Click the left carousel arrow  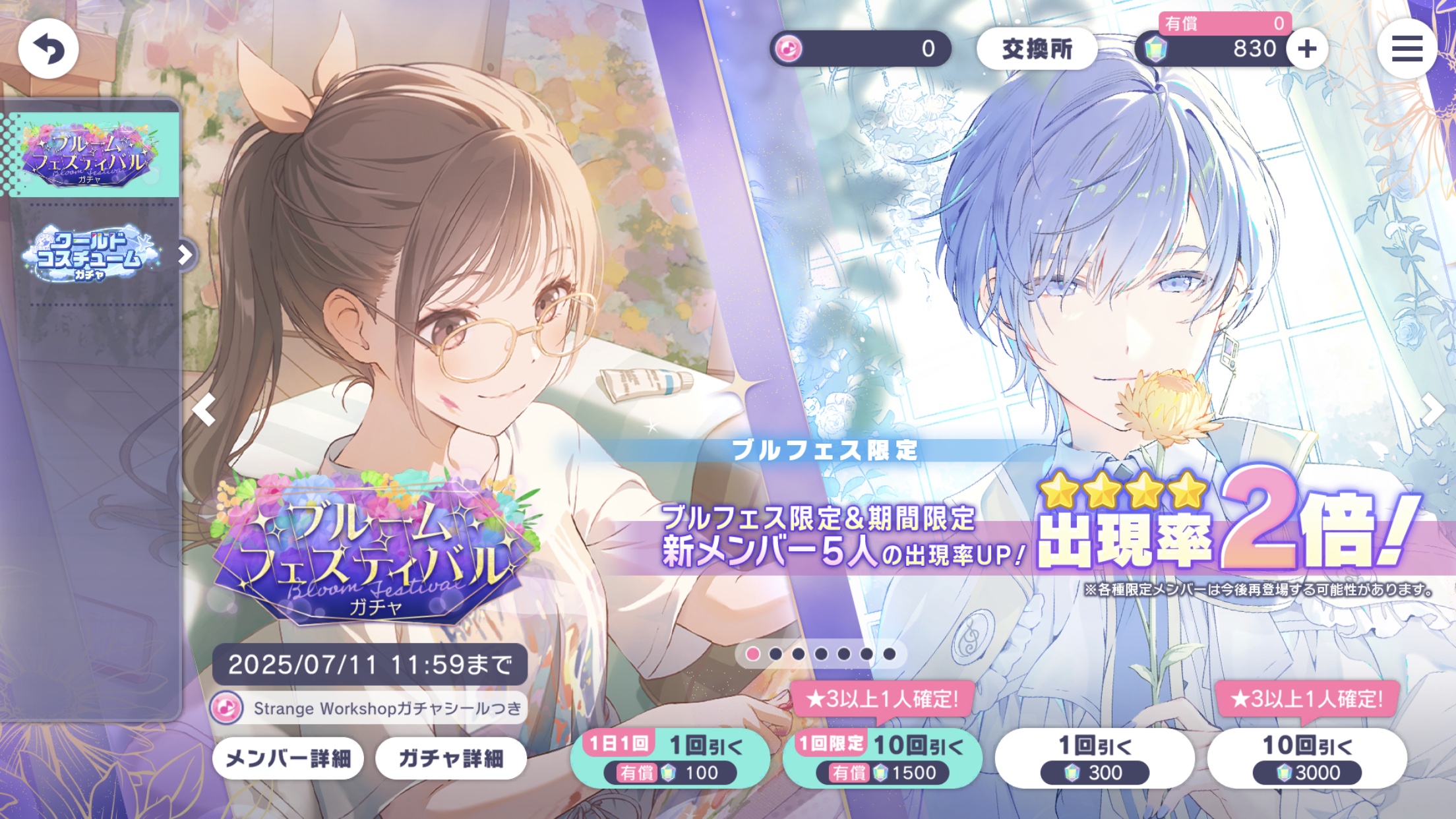pos(205,410)
